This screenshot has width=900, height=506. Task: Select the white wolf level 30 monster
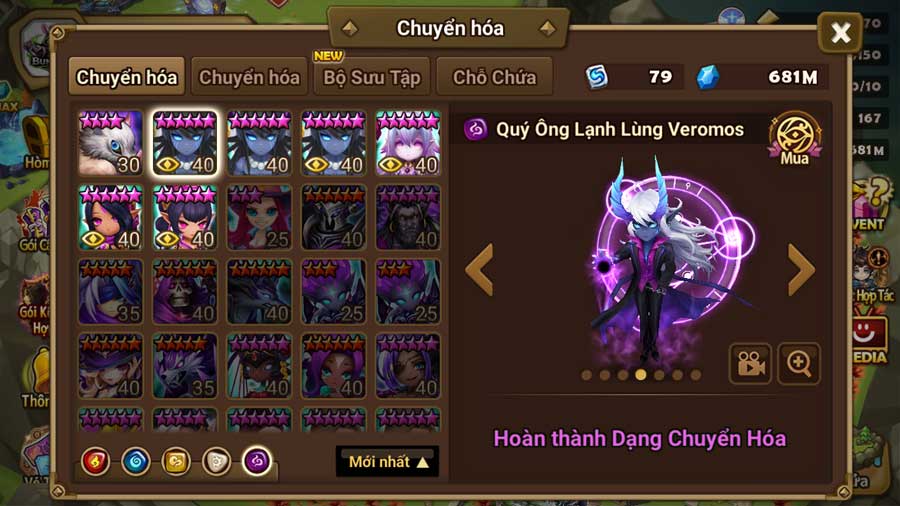[111, 143]
